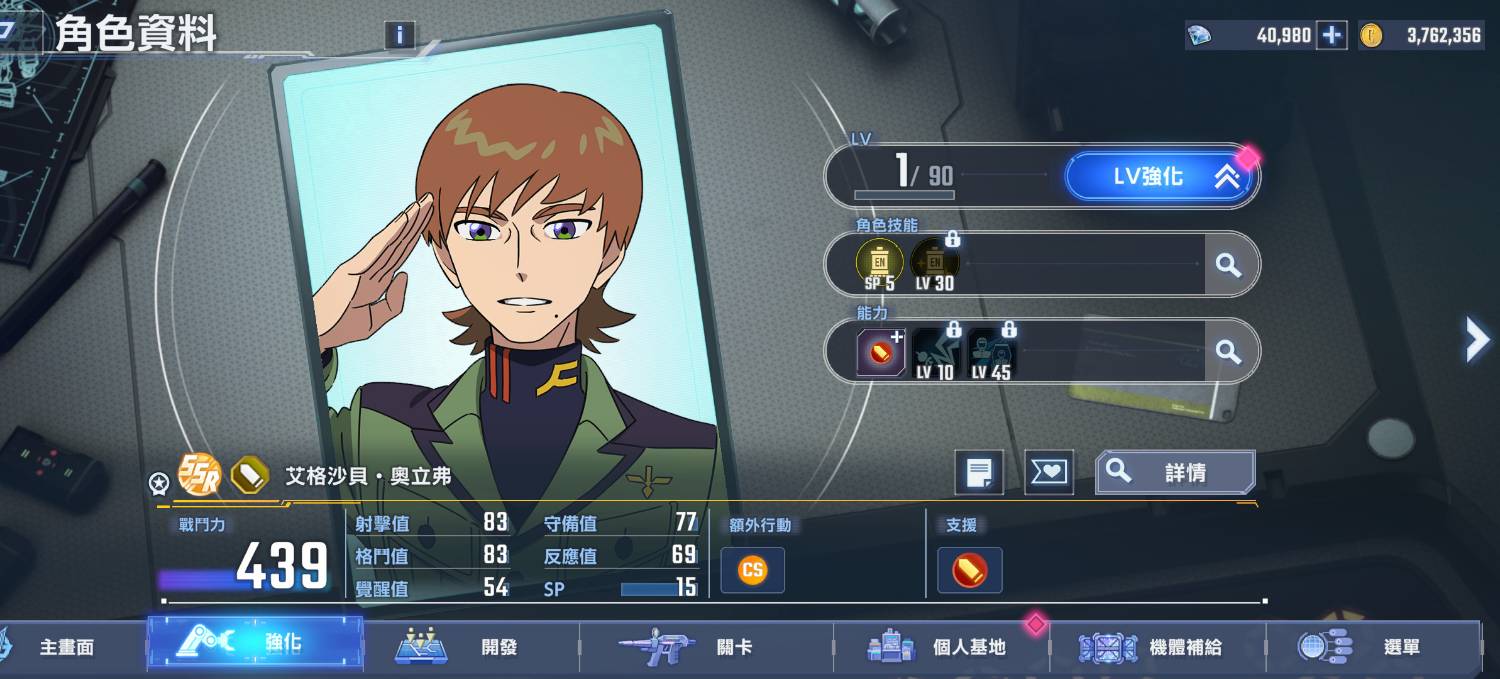Viewport: 1500px width, 679px height.
Task: Go to 主畫面 main screen
Action: (x=66, y=647)
